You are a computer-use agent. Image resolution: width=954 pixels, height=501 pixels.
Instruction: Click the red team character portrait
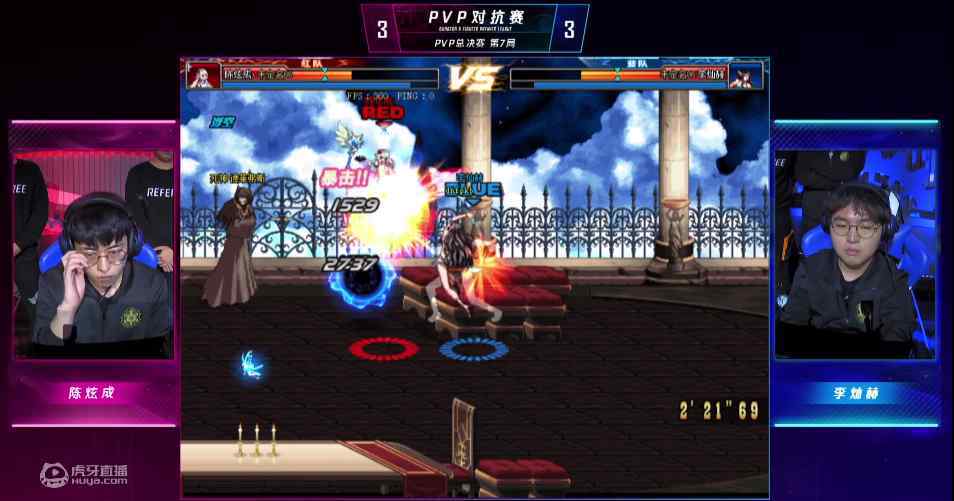pyautogui.click(x=203, y=76)
